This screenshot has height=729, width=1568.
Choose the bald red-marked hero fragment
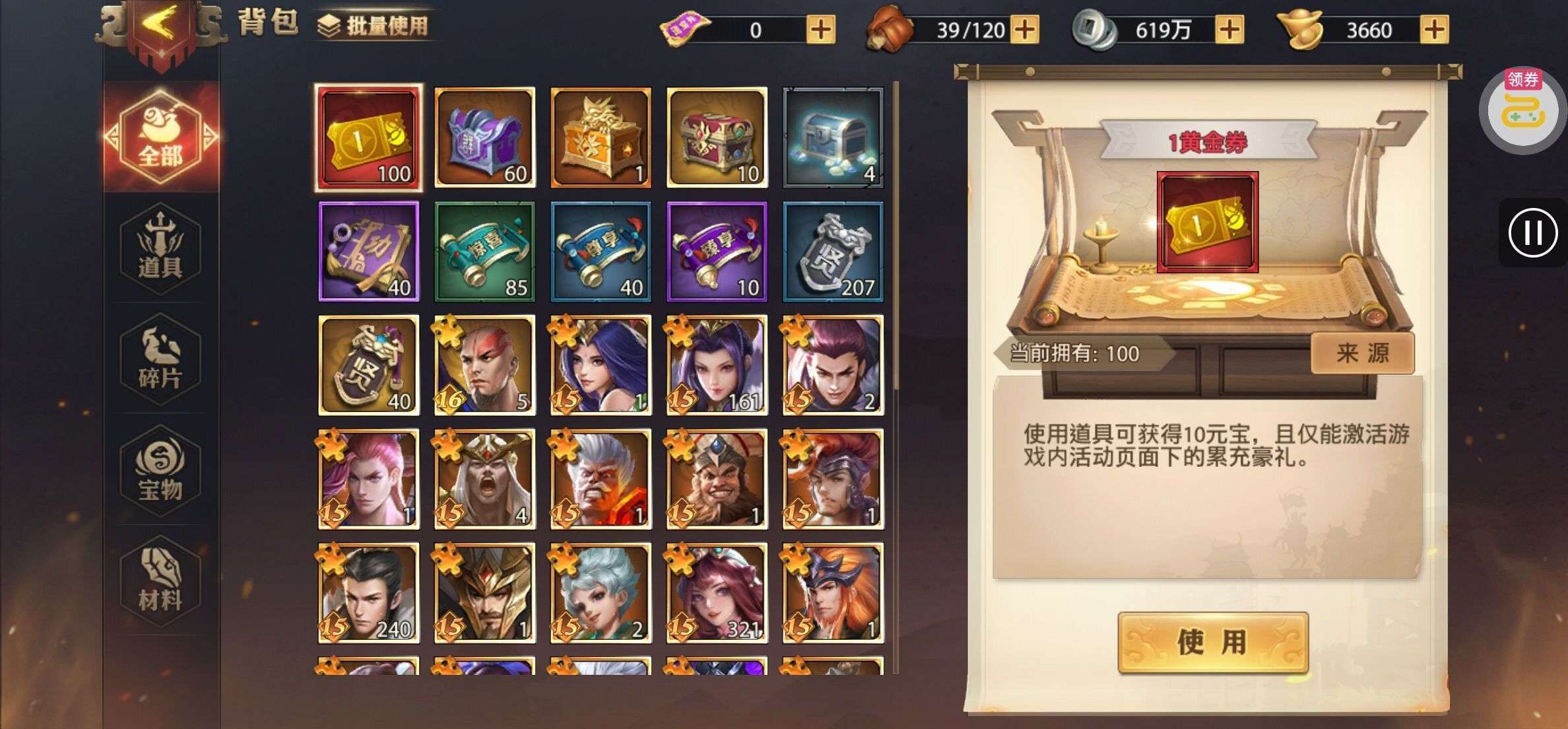(x=485, y=365)
